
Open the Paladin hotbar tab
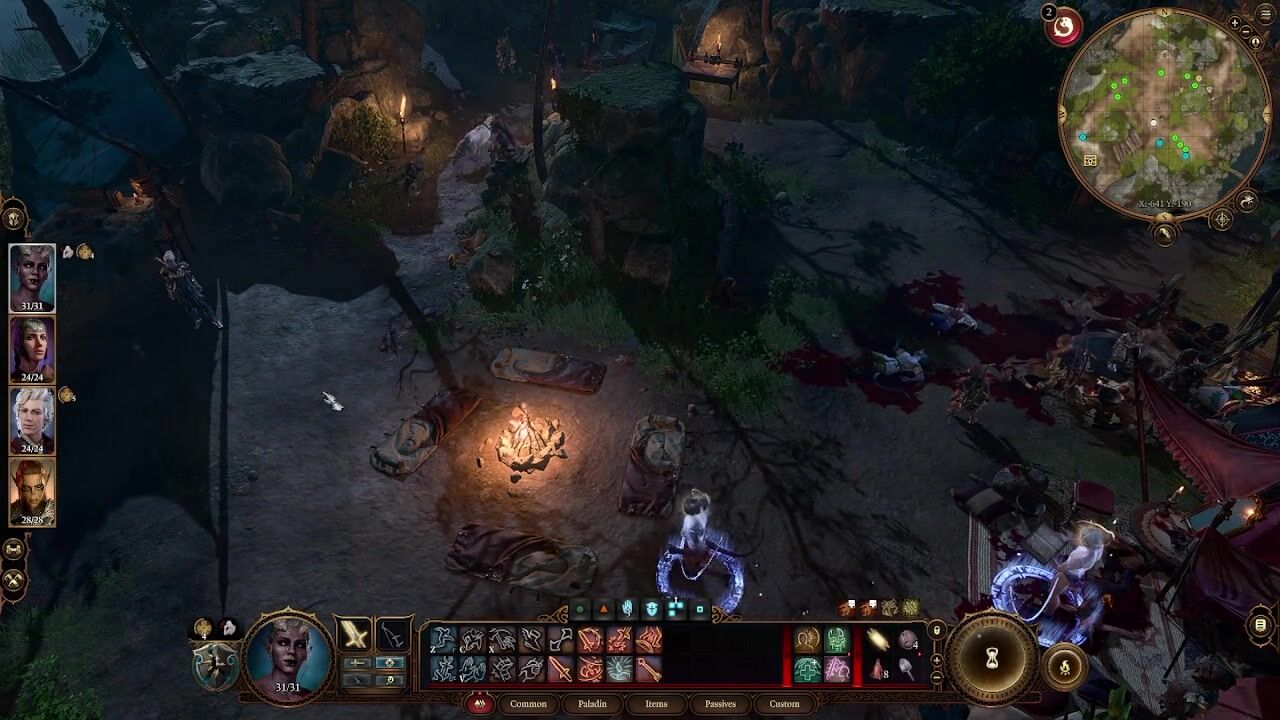[592, 704]
